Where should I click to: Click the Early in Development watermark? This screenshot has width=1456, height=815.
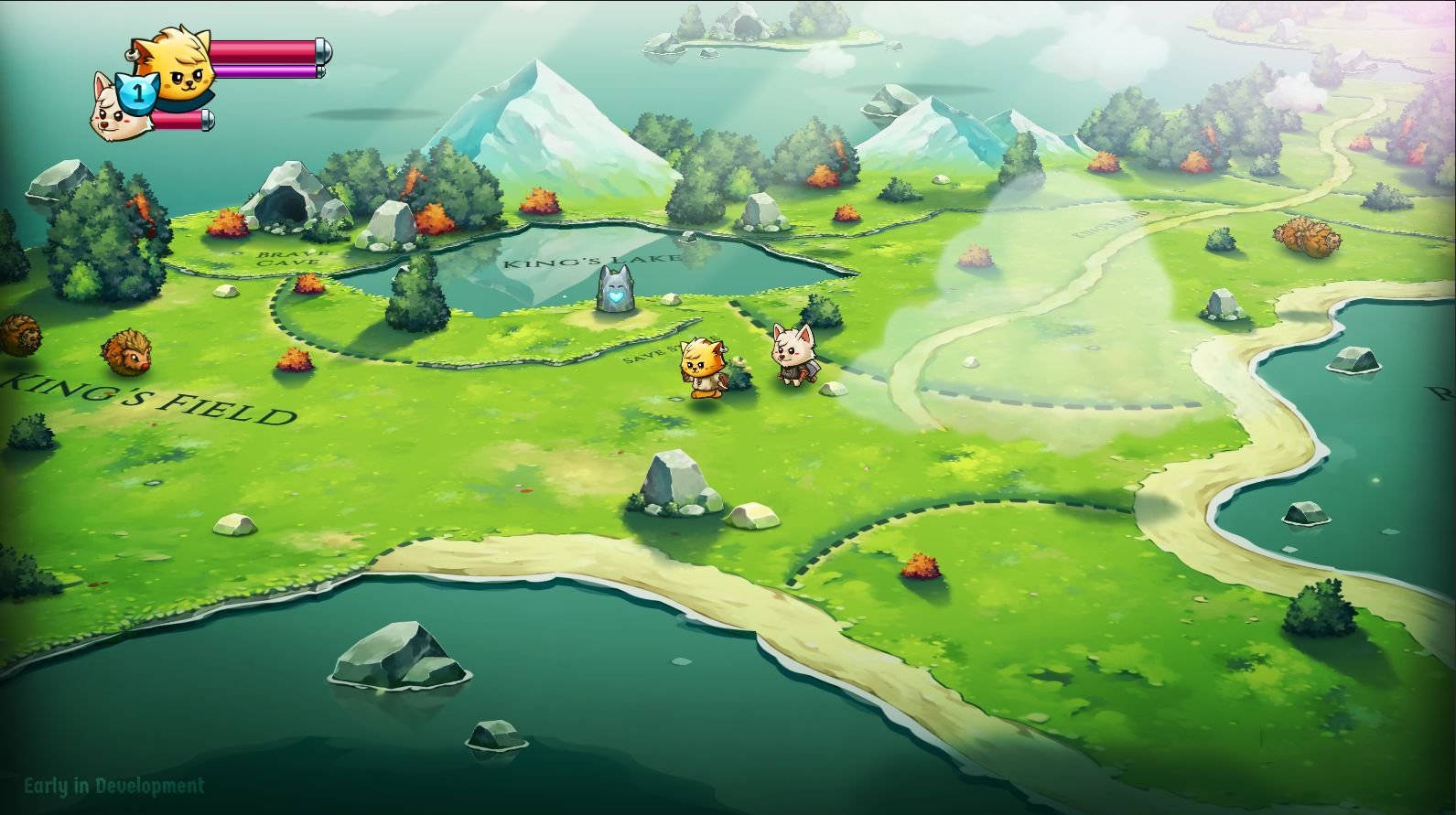click(x=112, y=786)
